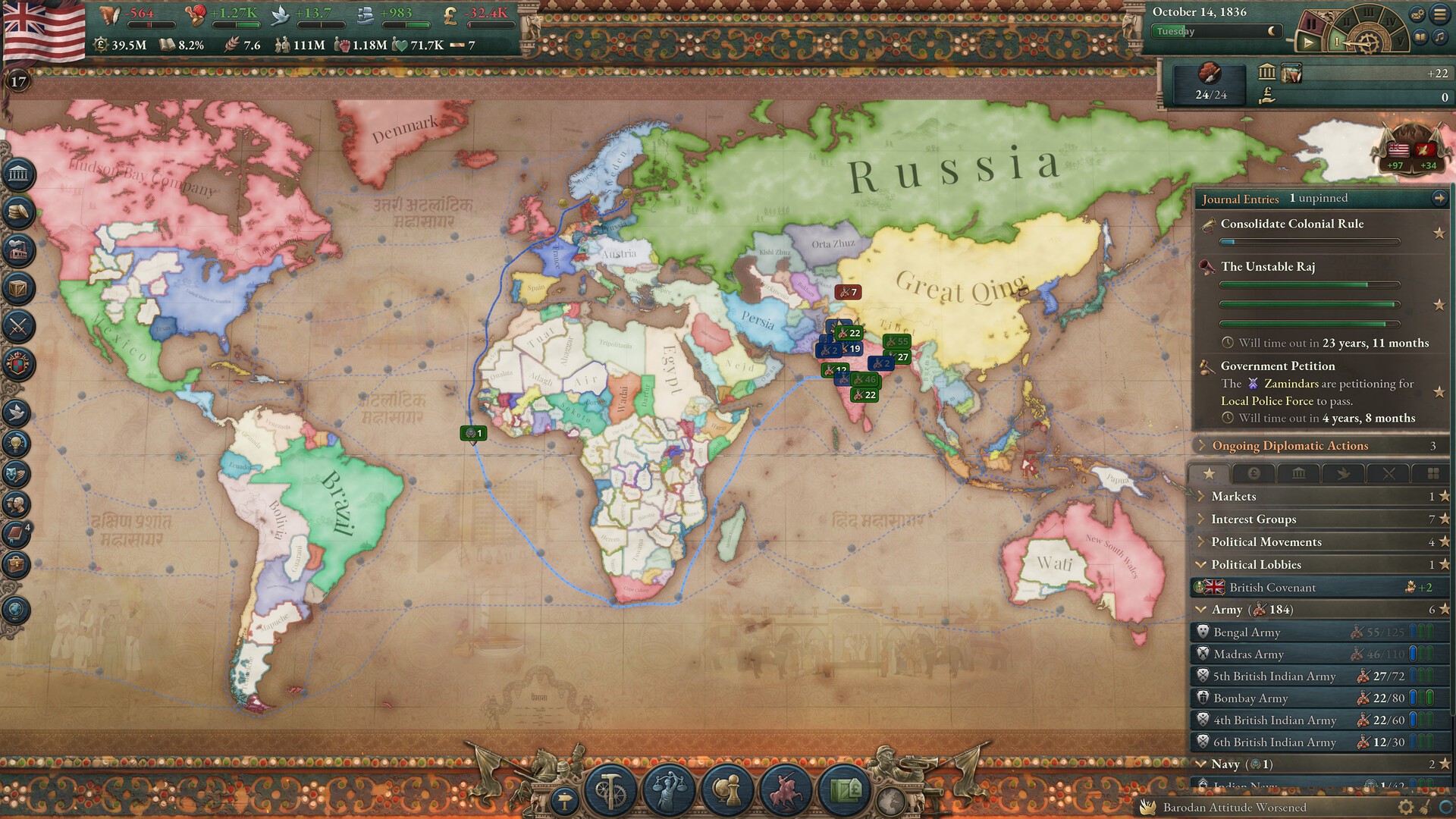The height and width of the screenshot is (819, 1456).
Task: Open the diplomatic lens globe-and-pawn button
Action: click(726, 790)
